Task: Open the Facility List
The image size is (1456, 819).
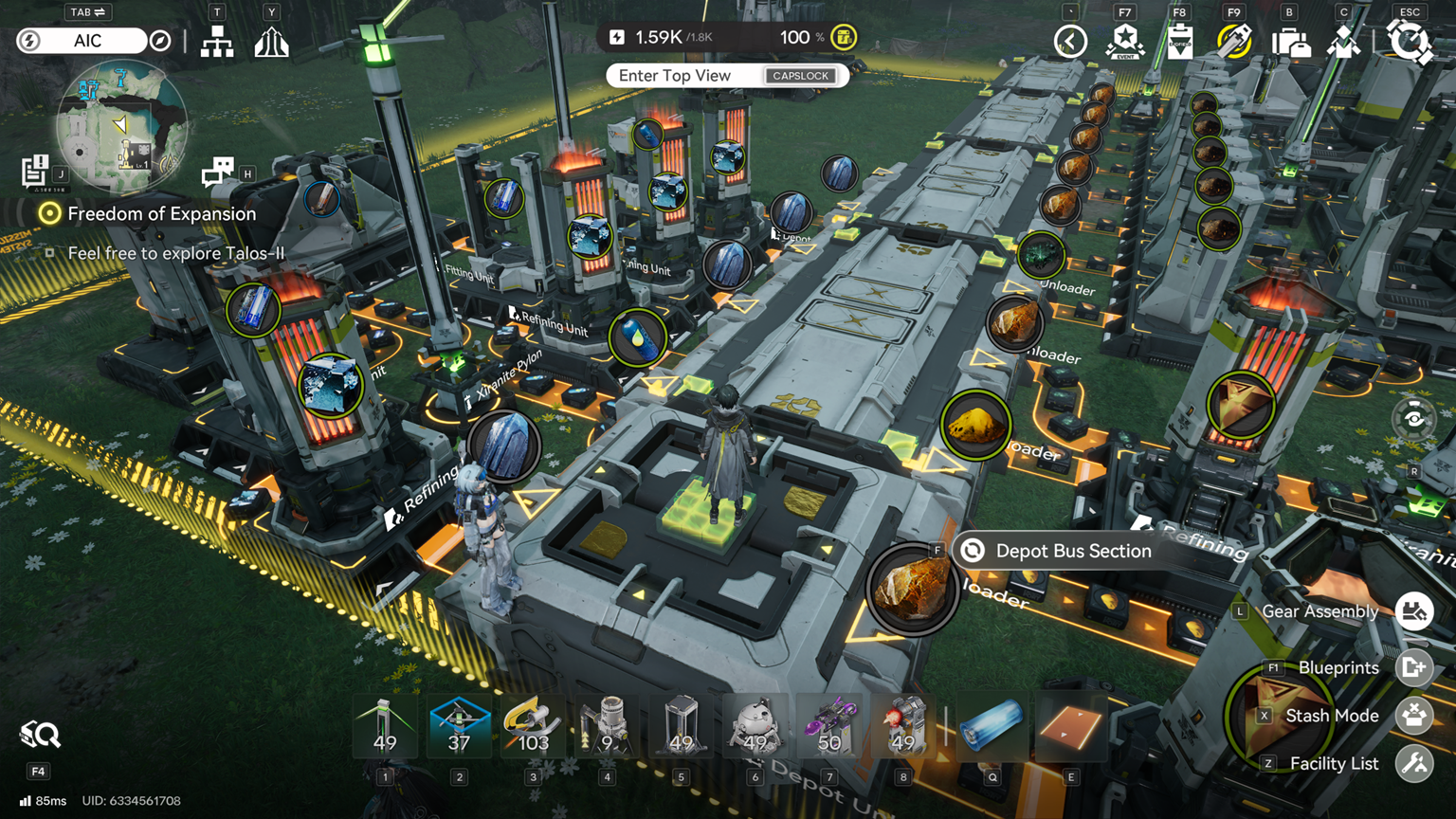Action: [1413, 763]
